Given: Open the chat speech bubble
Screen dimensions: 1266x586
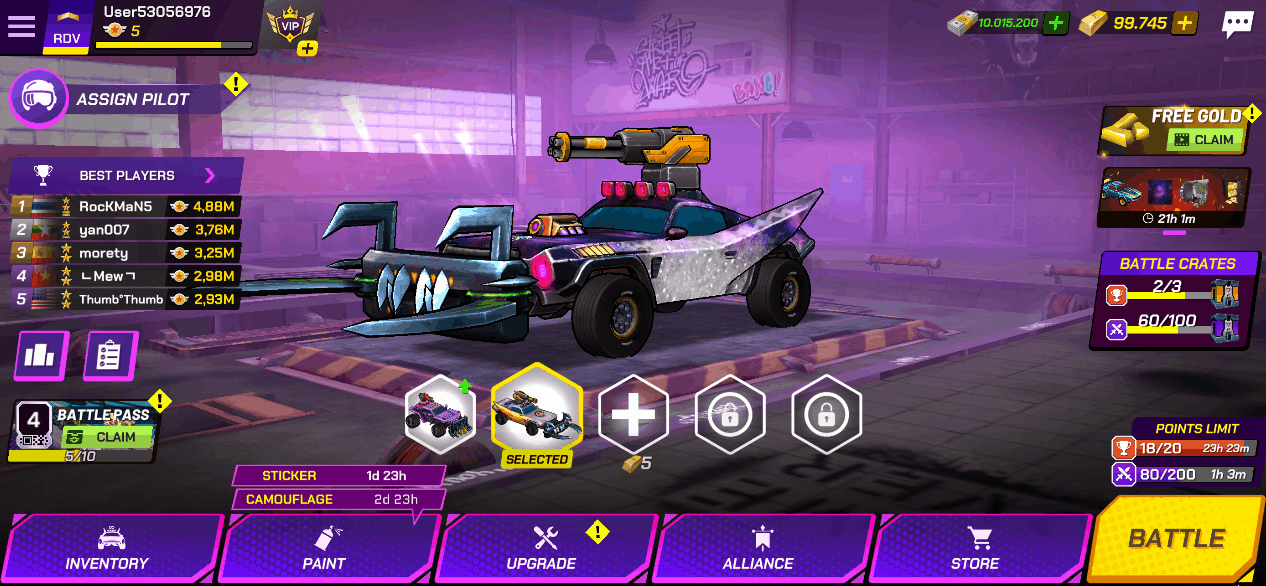Looking at the screenshot, I should 1237,24.
